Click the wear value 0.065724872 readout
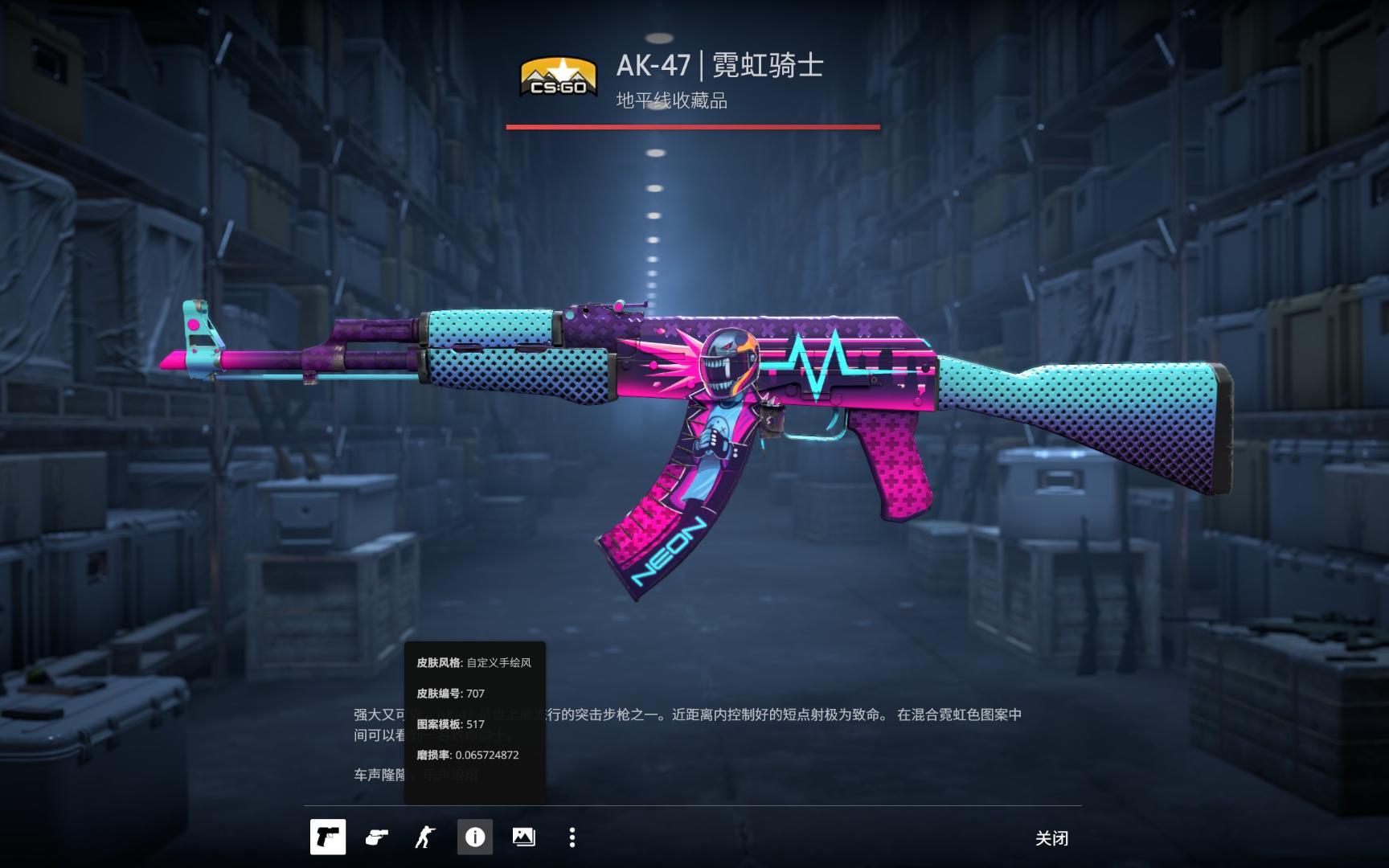Viewport: 1389px width, 868px height. tap(456, 755)
